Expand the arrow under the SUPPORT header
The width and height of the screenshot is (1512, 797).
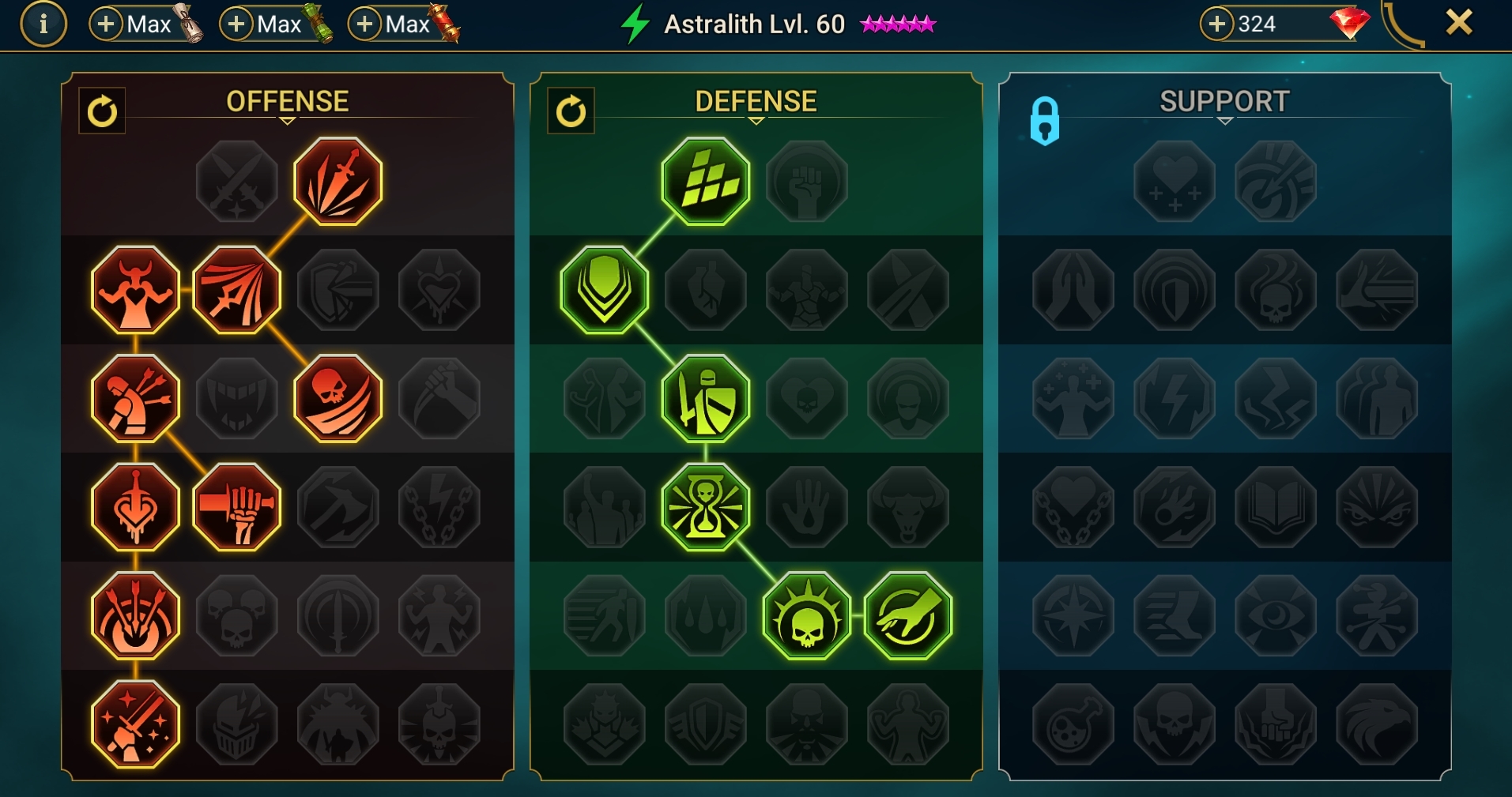pyautogui.click(x=1226, y=121)
